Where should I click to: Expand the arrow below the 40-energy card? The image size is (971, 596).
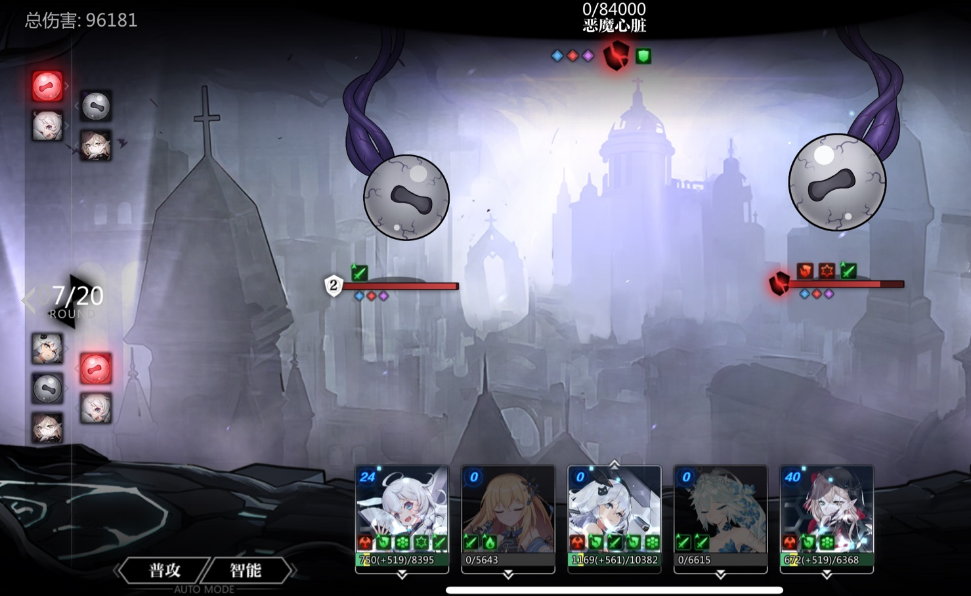pyautogui.click(x=826, y=576)
